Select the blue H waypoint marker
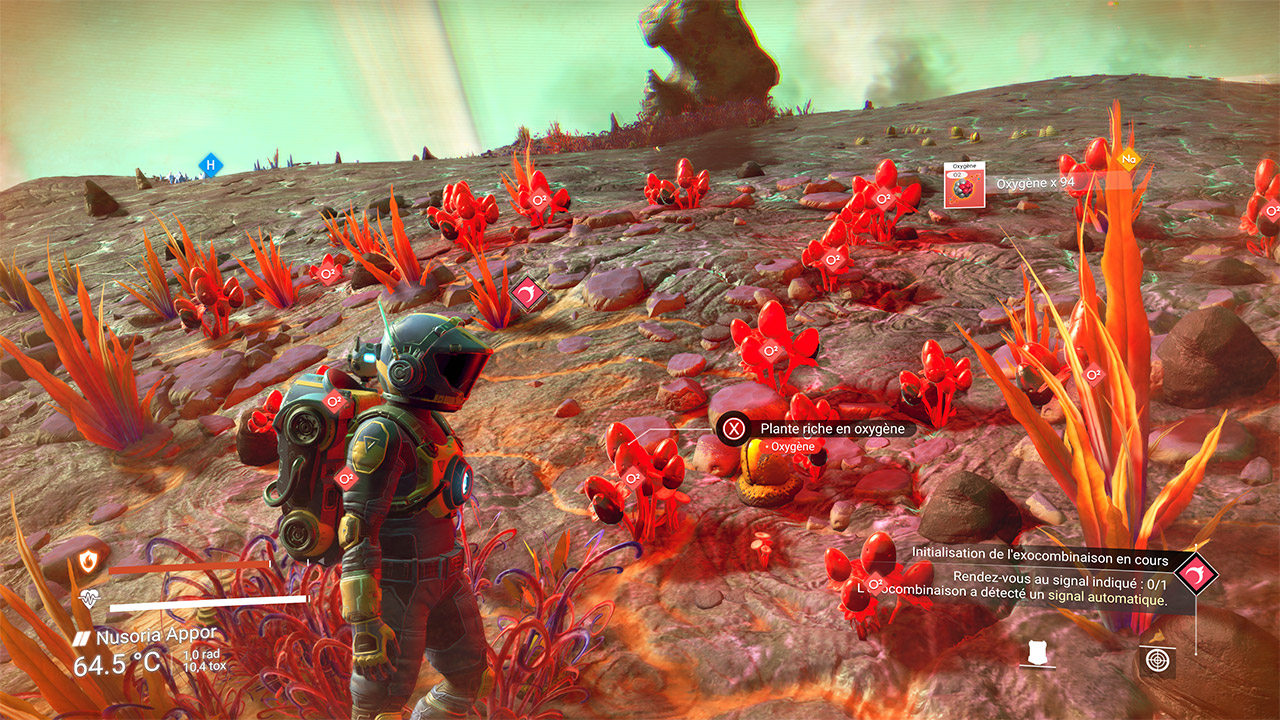 [209, 165]
